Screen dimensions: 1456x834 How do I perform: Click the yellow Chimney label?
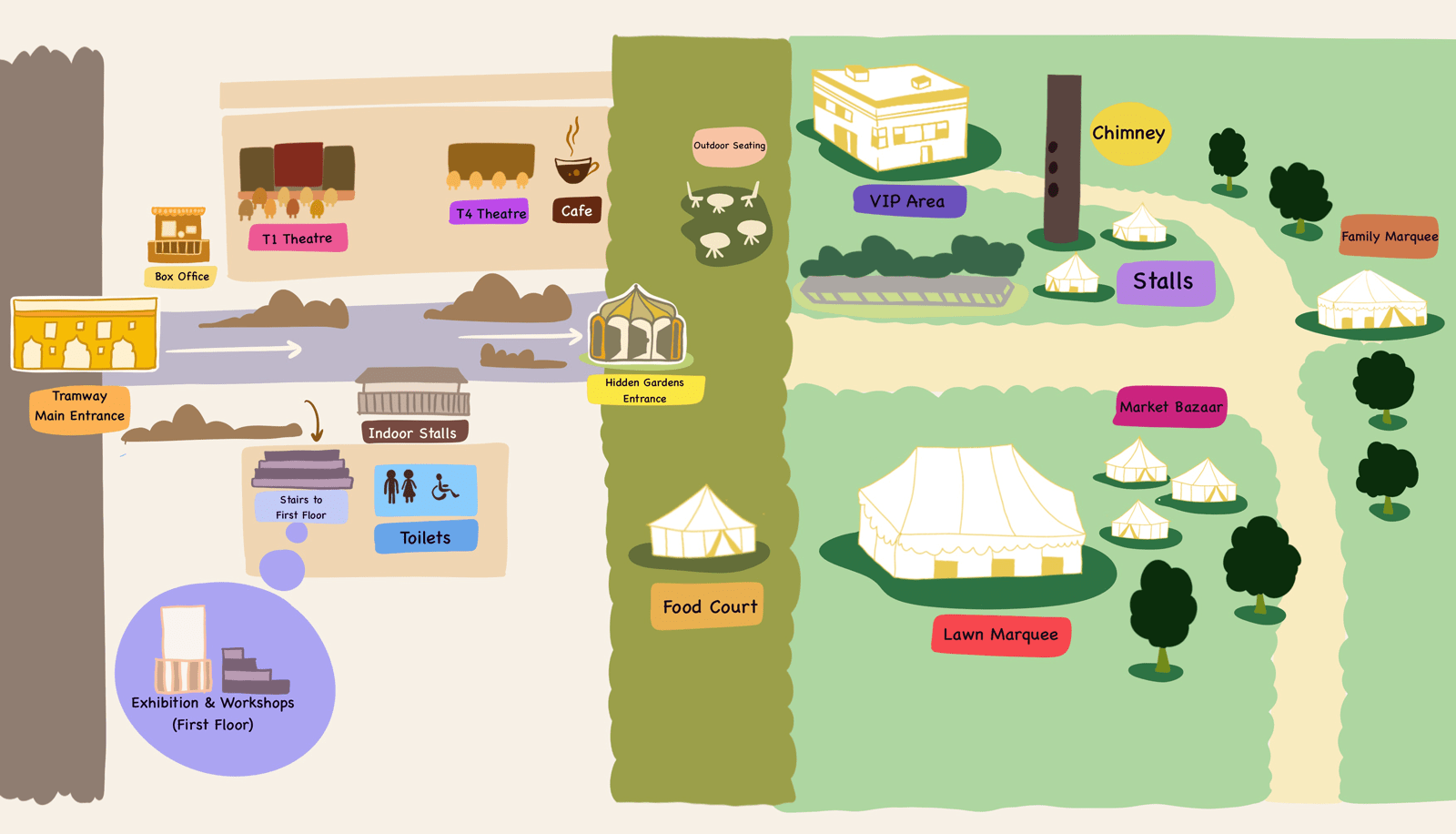[1128, 134]
